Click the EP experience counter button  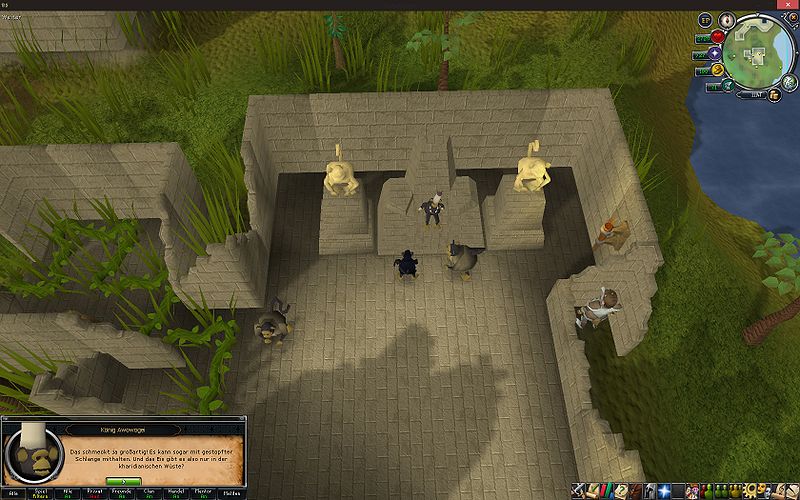(704, 20)
